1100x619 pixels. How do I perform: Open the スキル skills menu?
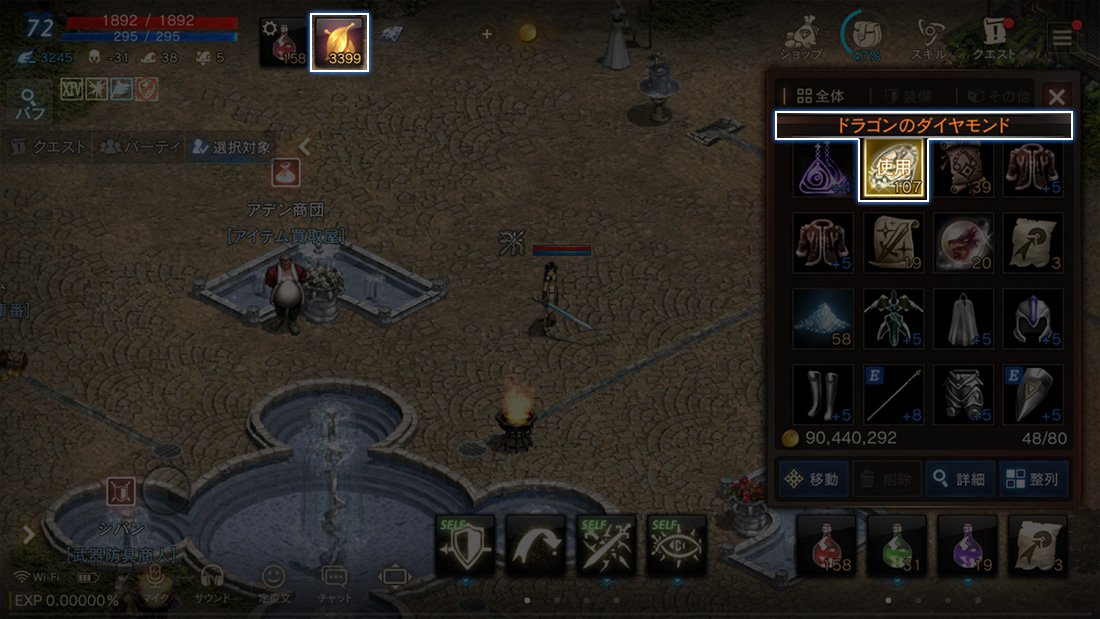[931, 40]
